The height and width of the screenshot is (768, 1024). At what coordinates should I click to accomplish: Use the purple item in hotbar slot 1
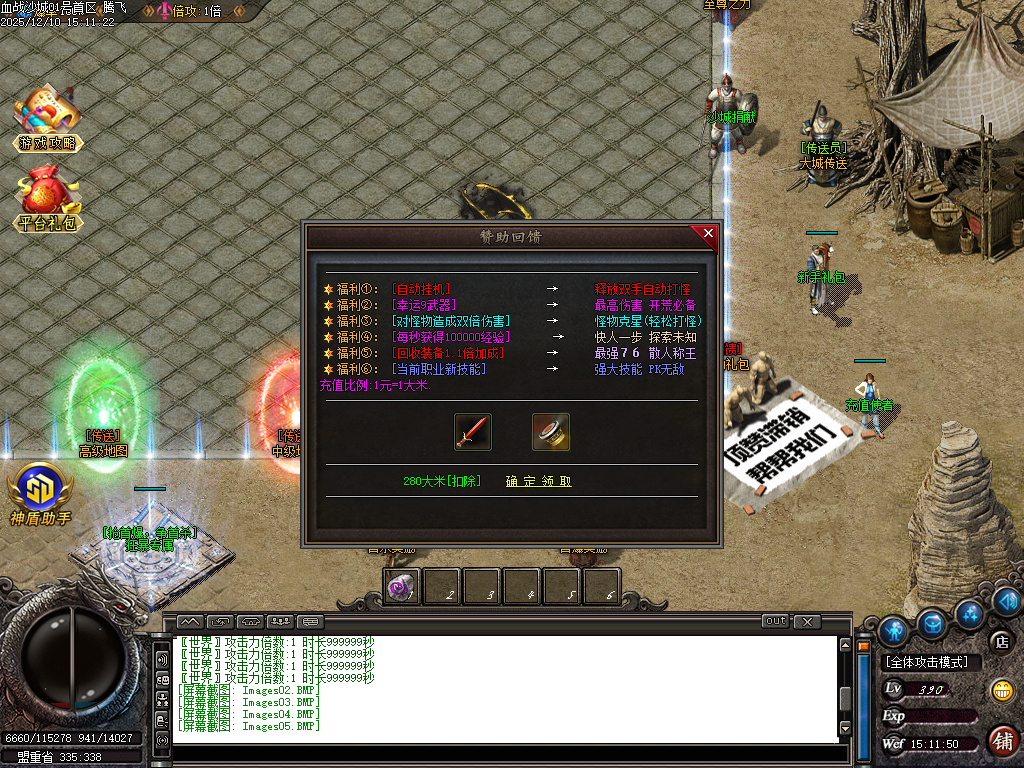tap(402, 588)
